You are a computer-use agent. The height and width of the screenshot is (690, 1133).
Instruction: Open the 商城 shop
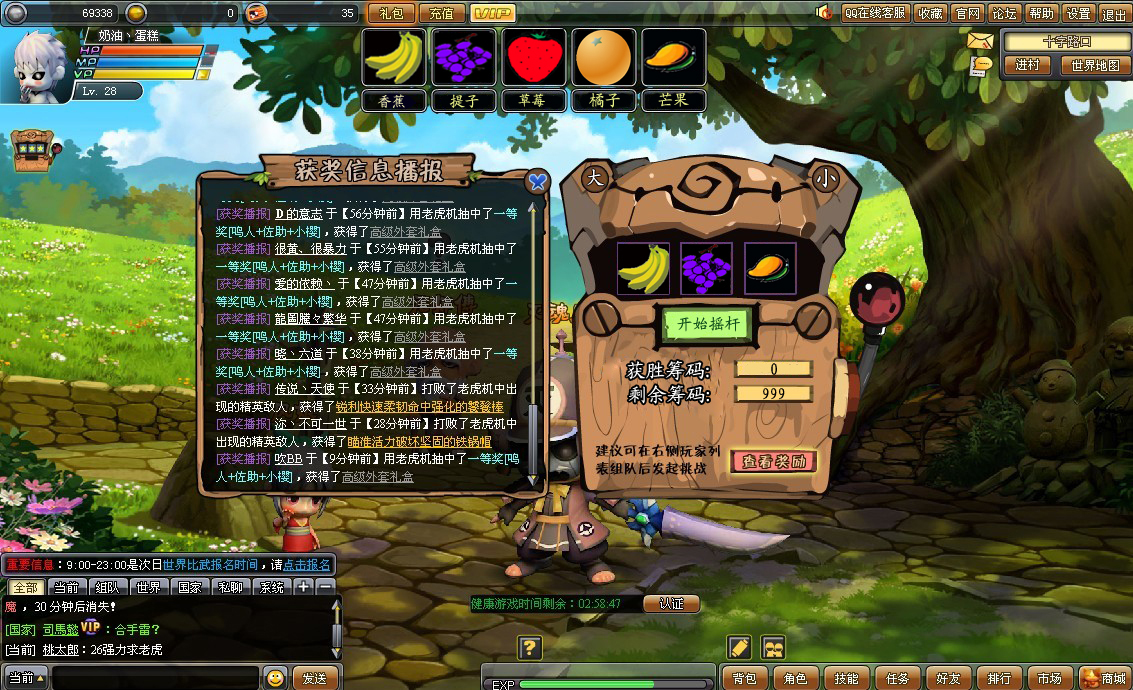tap(1105, 678)
